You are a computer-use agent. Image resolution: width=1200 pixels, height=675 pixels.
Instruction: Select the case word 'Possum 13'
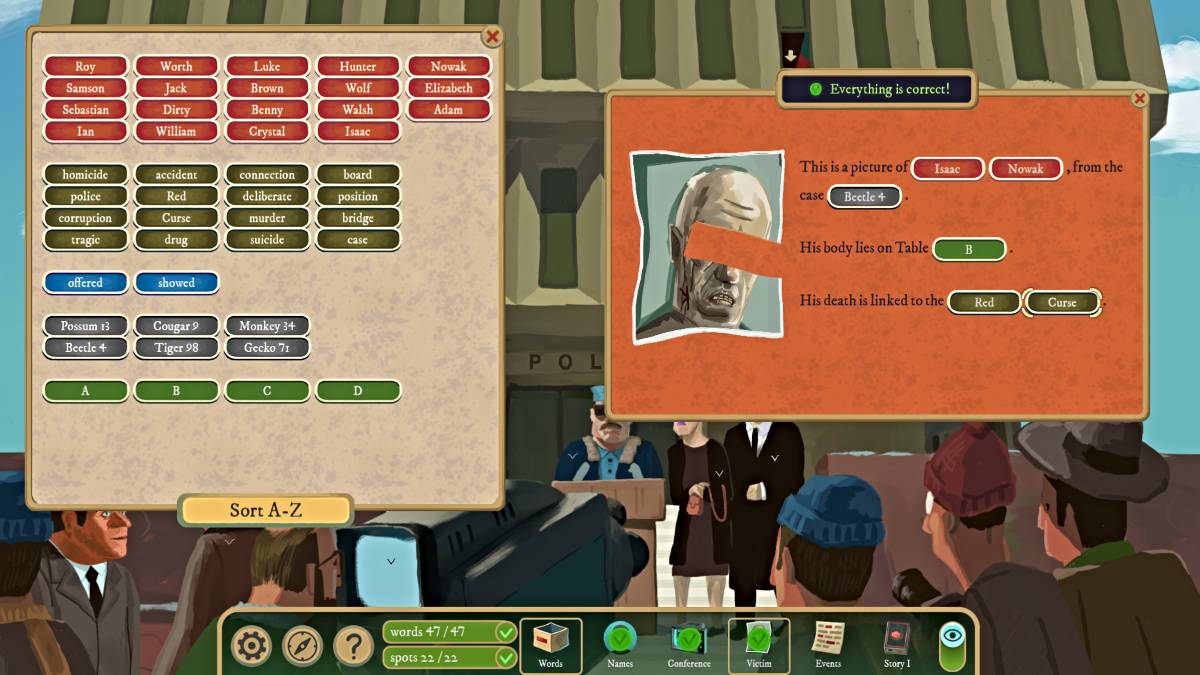click(85, 326)
